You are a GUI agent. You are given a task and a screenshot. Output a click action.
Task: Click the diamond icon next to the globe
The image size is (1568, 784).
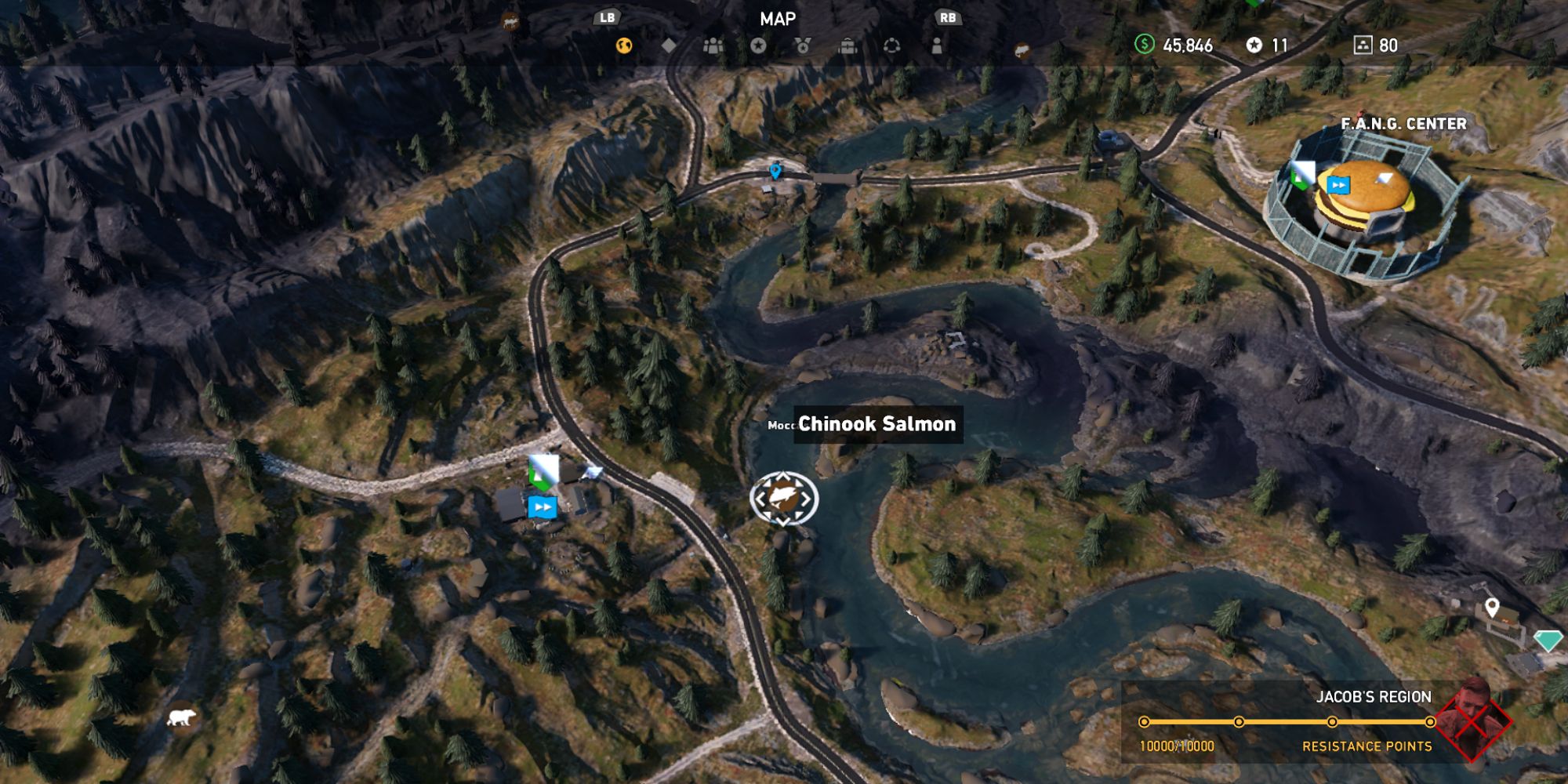coord(667,45)
